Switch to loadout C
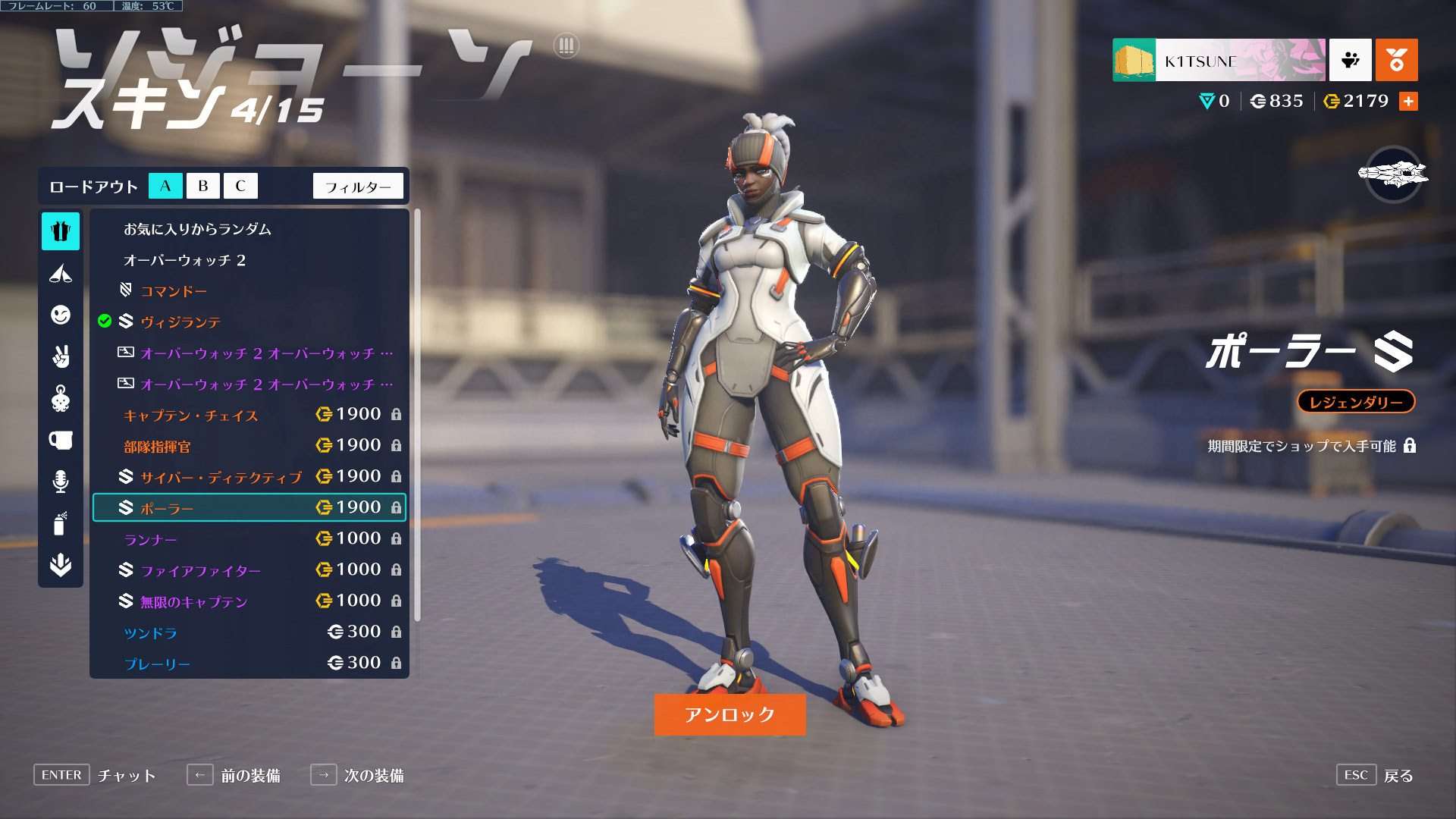 240,186
